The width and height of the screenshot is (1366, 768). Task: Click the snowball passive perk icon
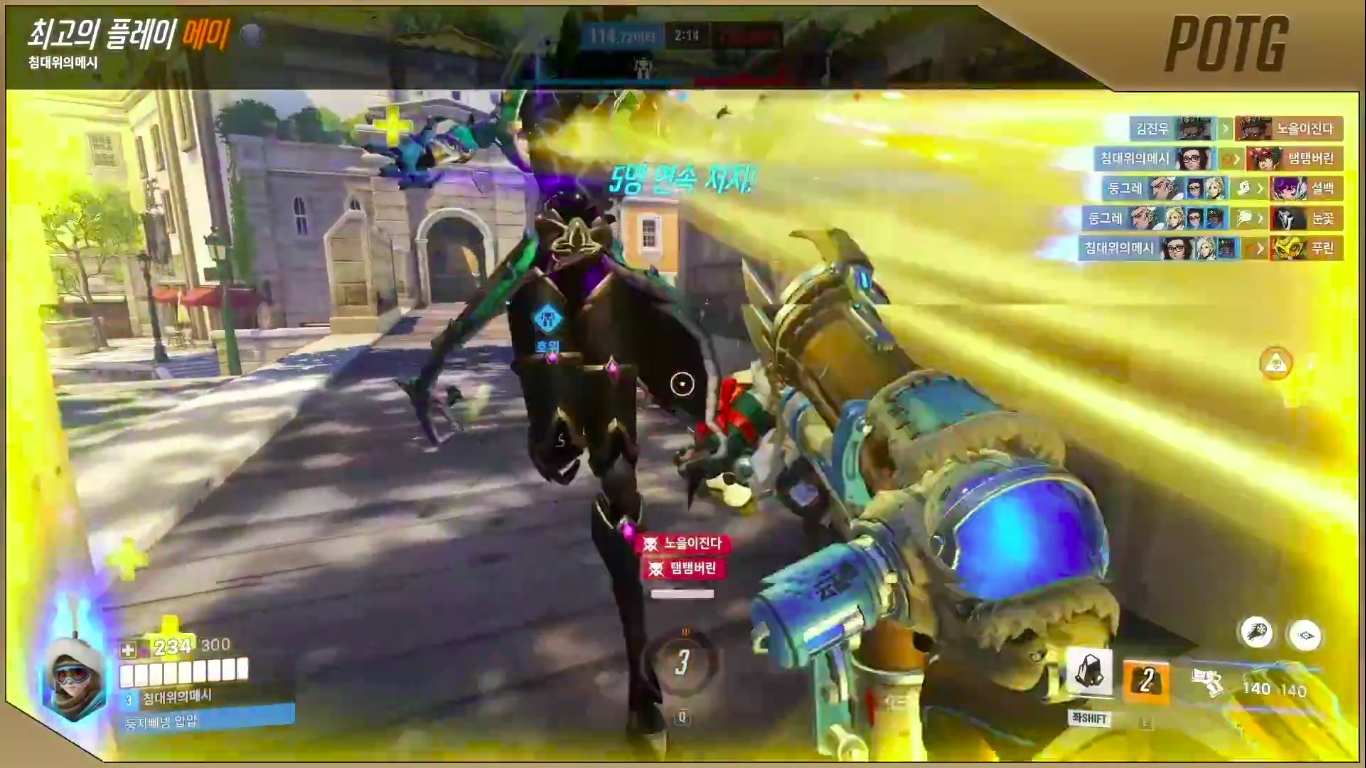click(x=1255, y=633)
